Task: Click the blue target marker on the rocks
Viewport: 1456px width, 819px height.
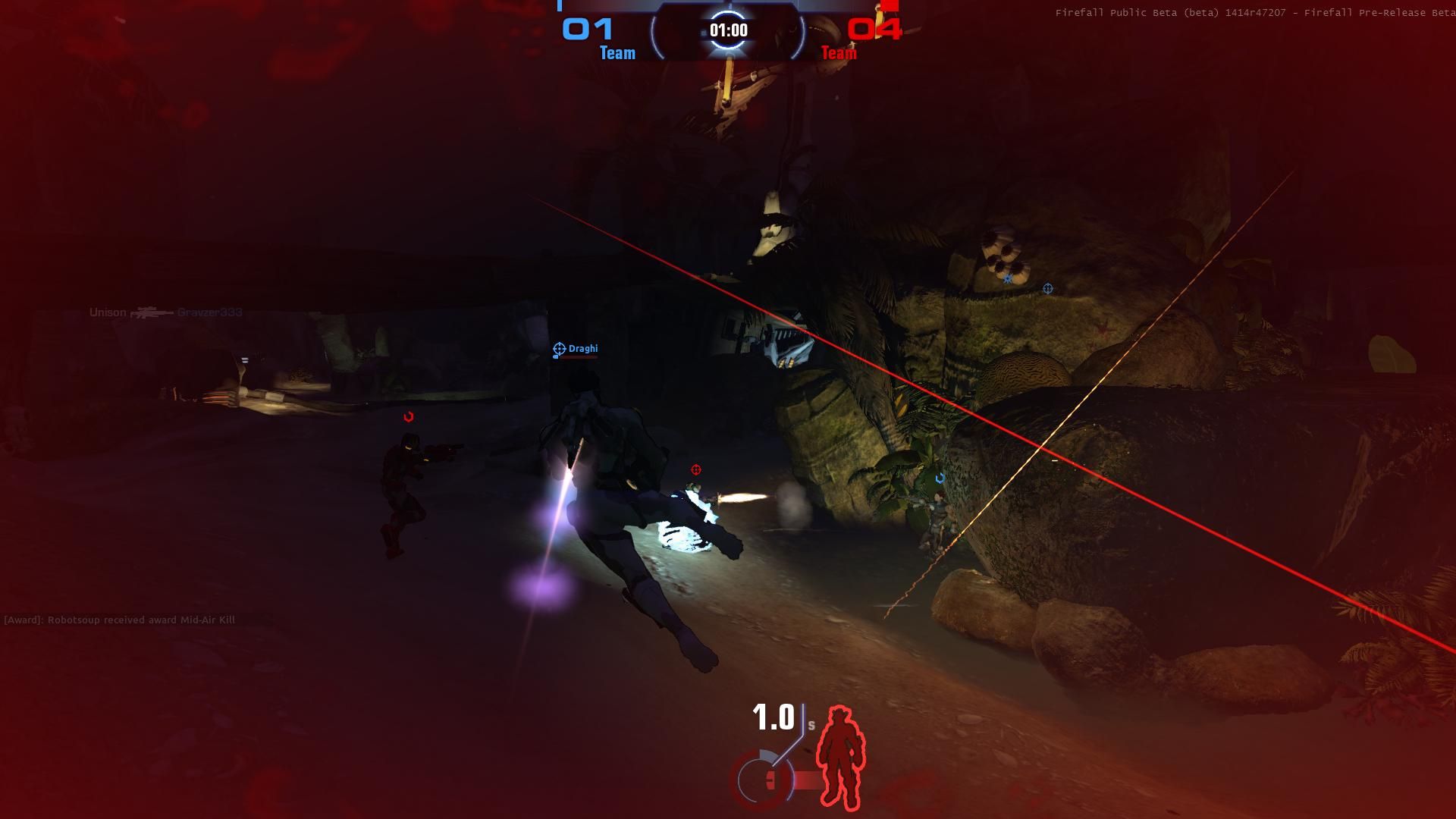Action: tap(1048, 288)
